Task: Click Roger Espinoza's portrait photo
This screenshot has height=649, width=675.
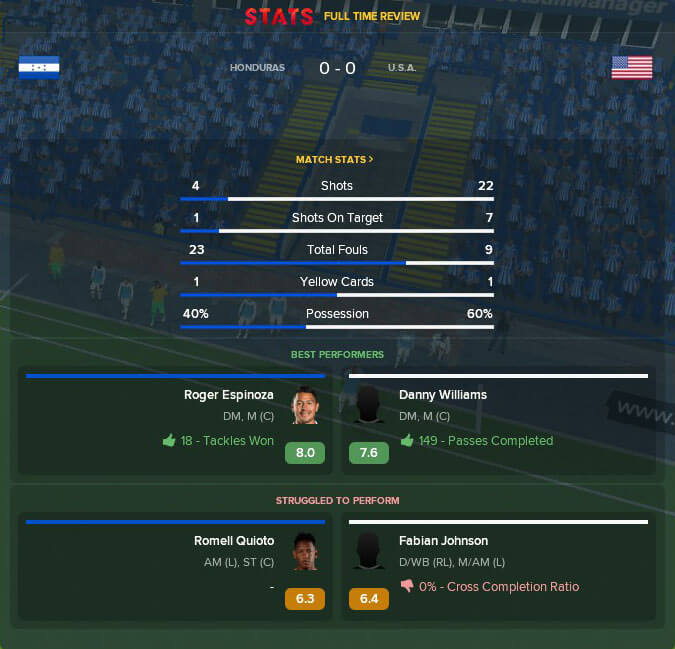Action: click(x=305, y=405)
